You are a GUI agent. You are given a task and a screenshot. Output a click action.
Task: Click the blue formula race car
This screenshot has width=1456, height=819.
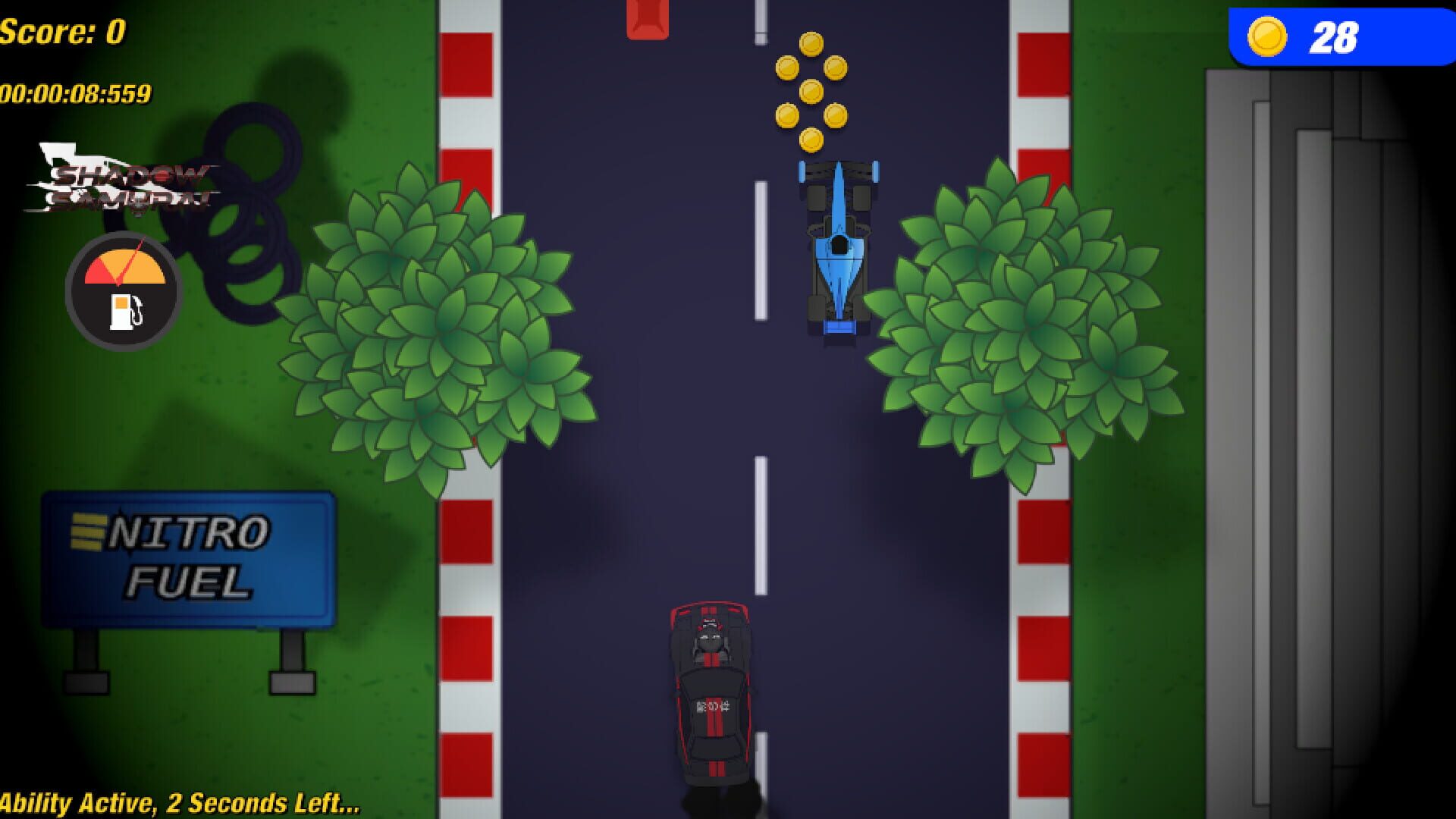(x=840, y=246)
